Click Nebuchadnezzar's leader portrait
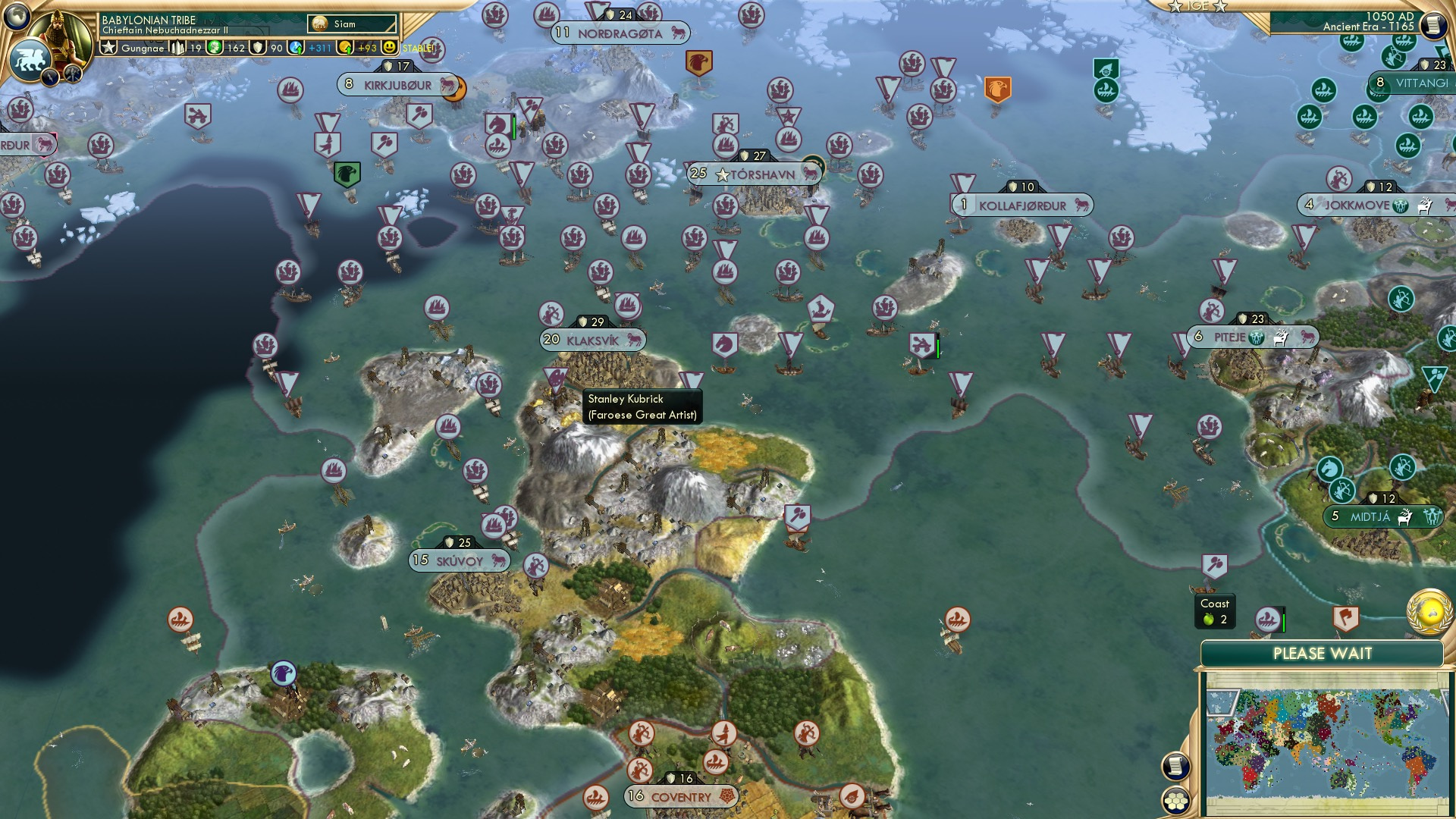1456x819 pixels. click(61, 30)
